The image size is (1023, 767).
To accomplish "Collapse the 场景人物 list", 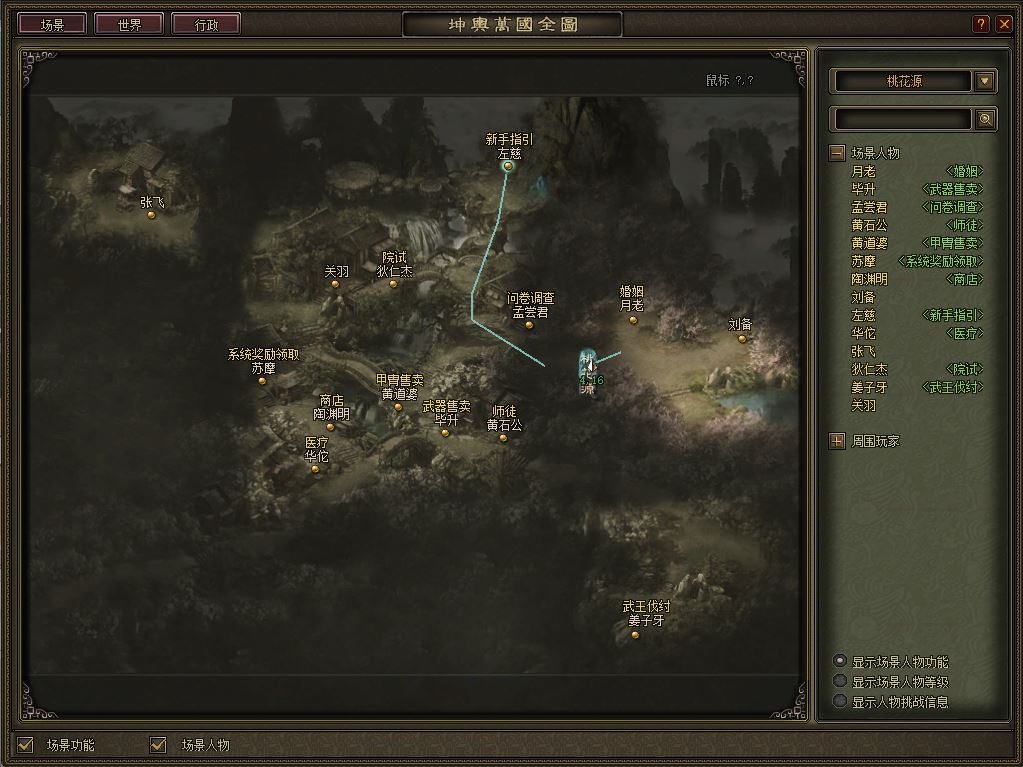I will pos(837,153).
